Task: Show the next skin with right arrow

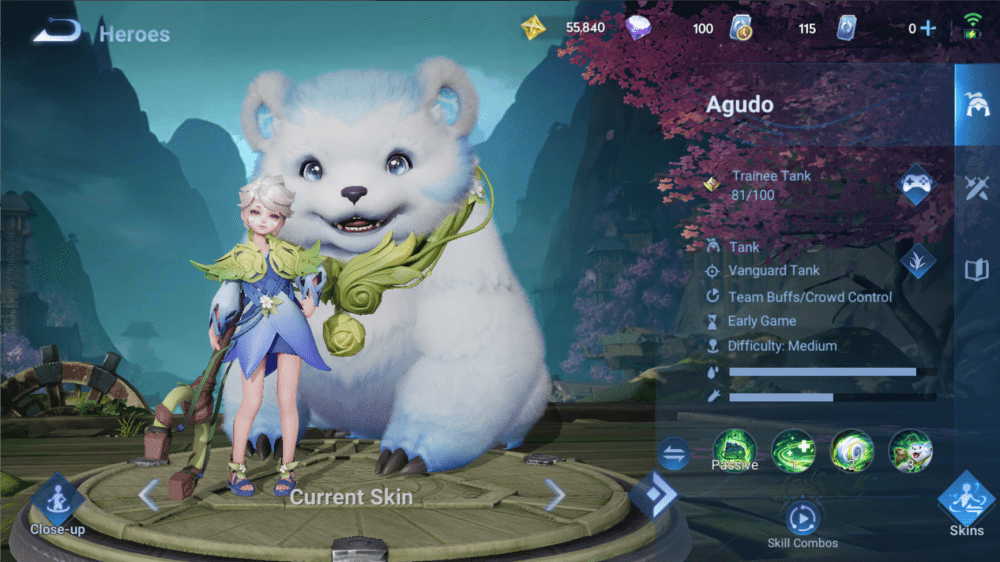Action: (554, 495)
